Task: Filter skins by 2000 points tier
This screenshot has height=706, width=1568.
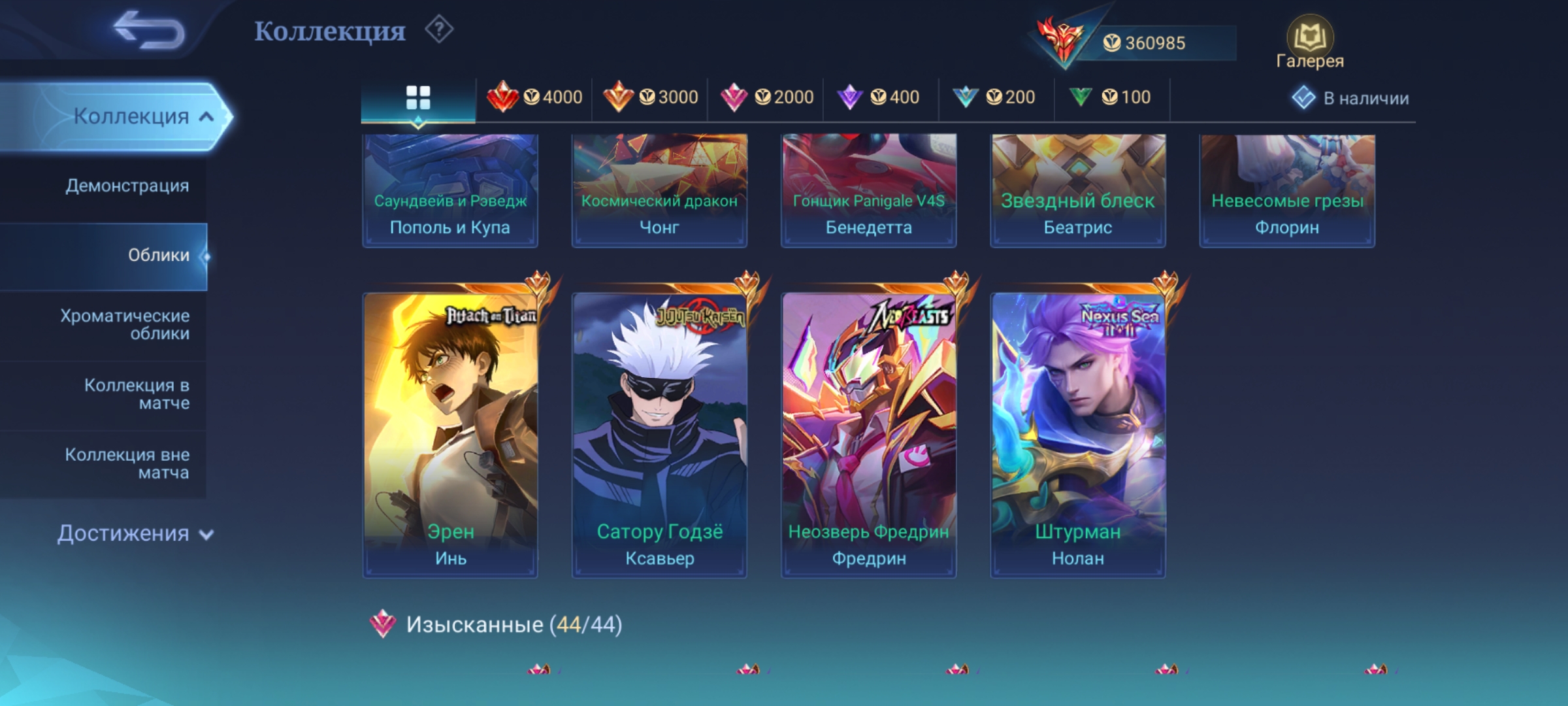Action: (766, 98)
